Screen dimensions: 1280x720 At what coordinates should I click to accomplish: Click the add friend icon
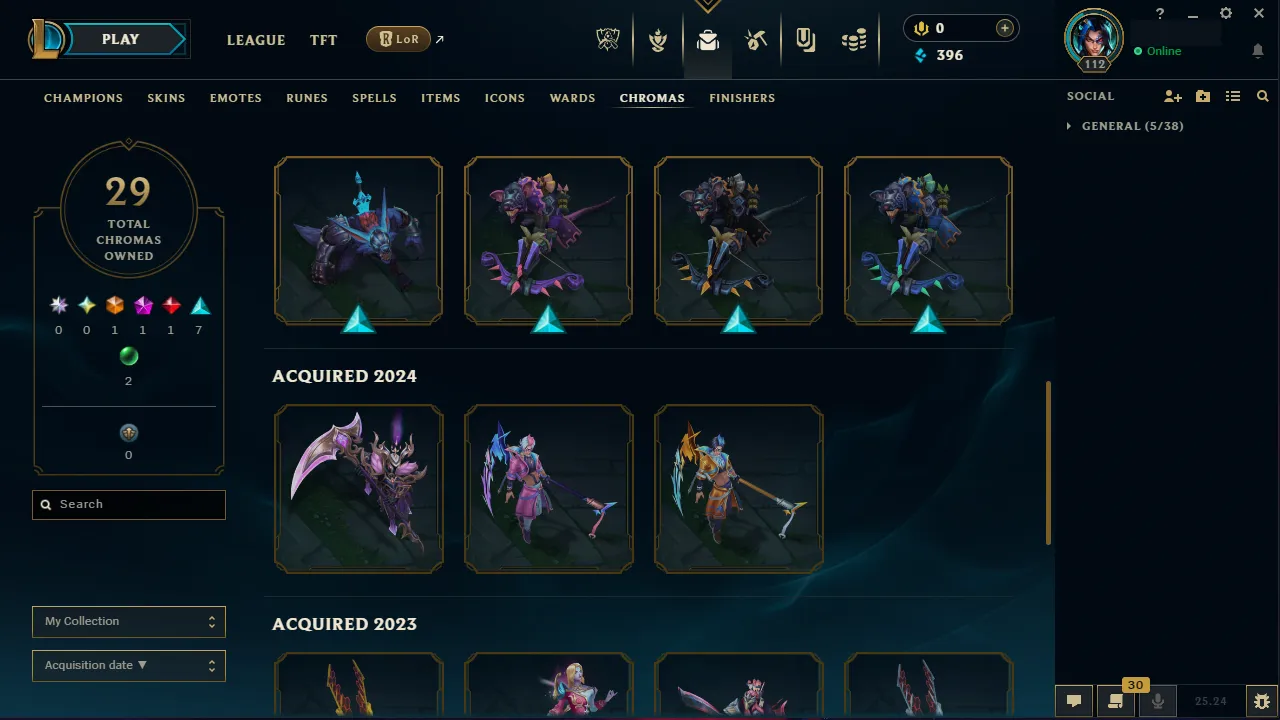pyautogui.click(x=1172, y=96)
